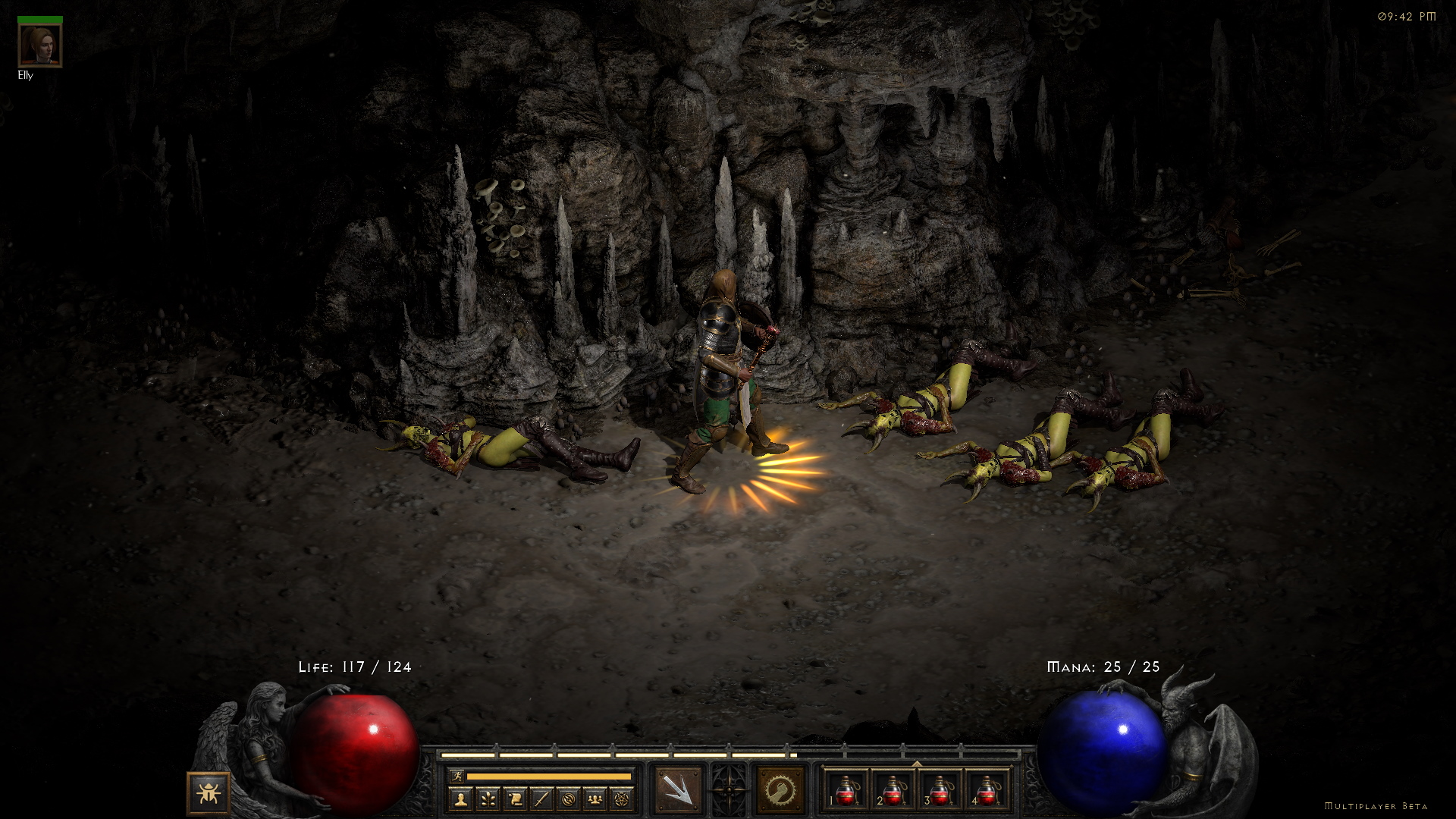Select the right-click fist skill
The width and height of the screenshot is (1456, 819).
[780, 790]
